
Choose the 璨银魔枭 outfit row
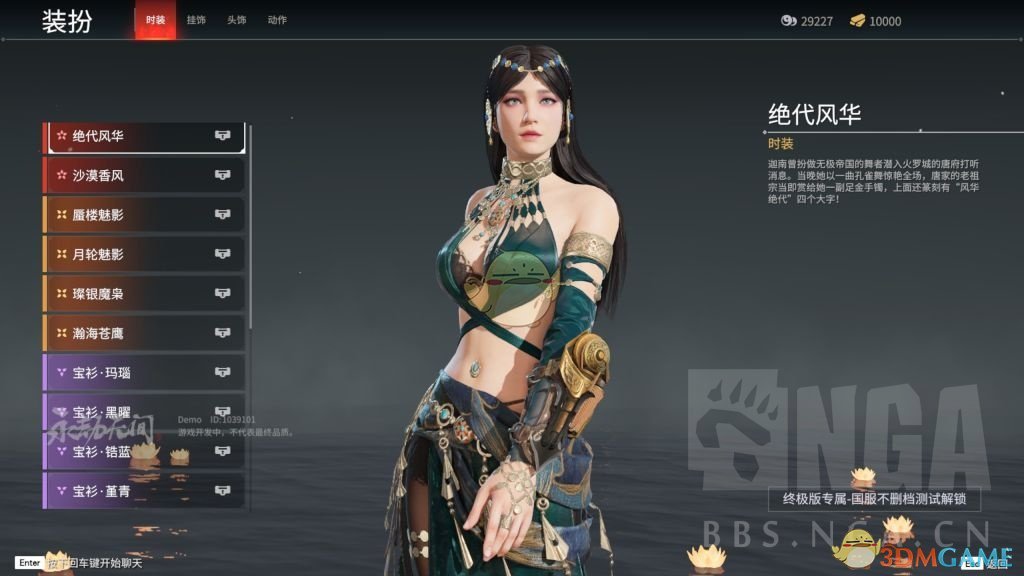point(144,294)
